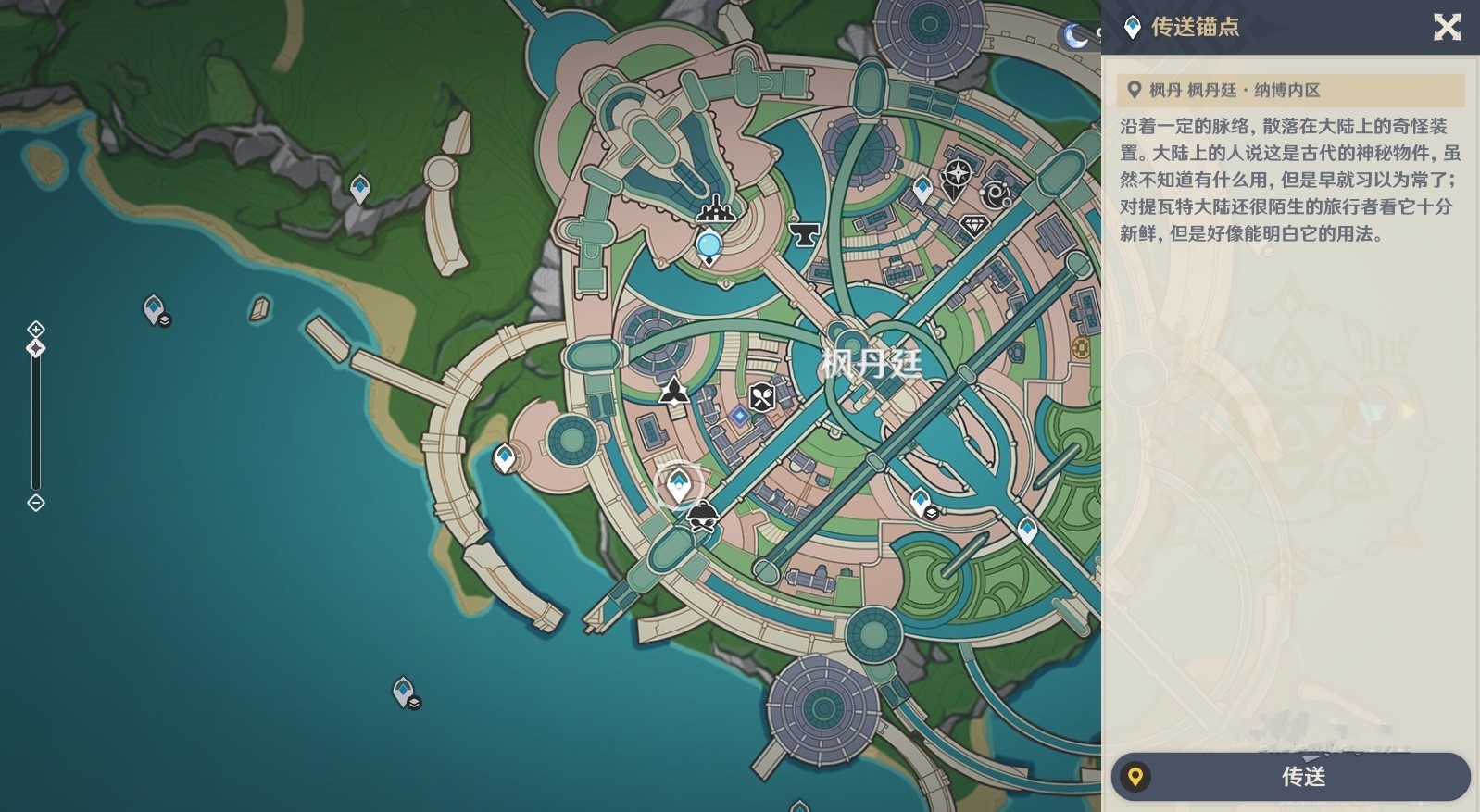Select the Statue of the Seven marker
Viewport: 1480px width, 812px height.
tap(709, 245)
